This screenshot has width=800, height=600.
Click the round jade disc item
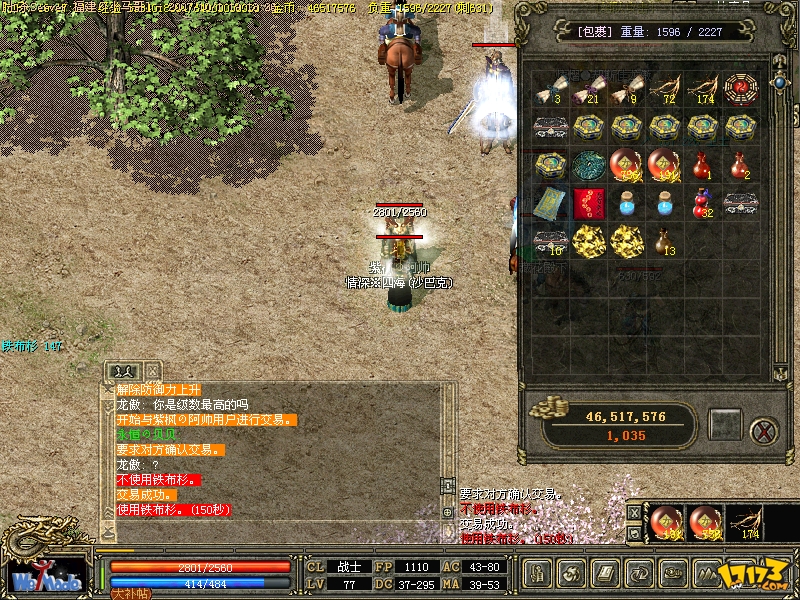(588, 164)
